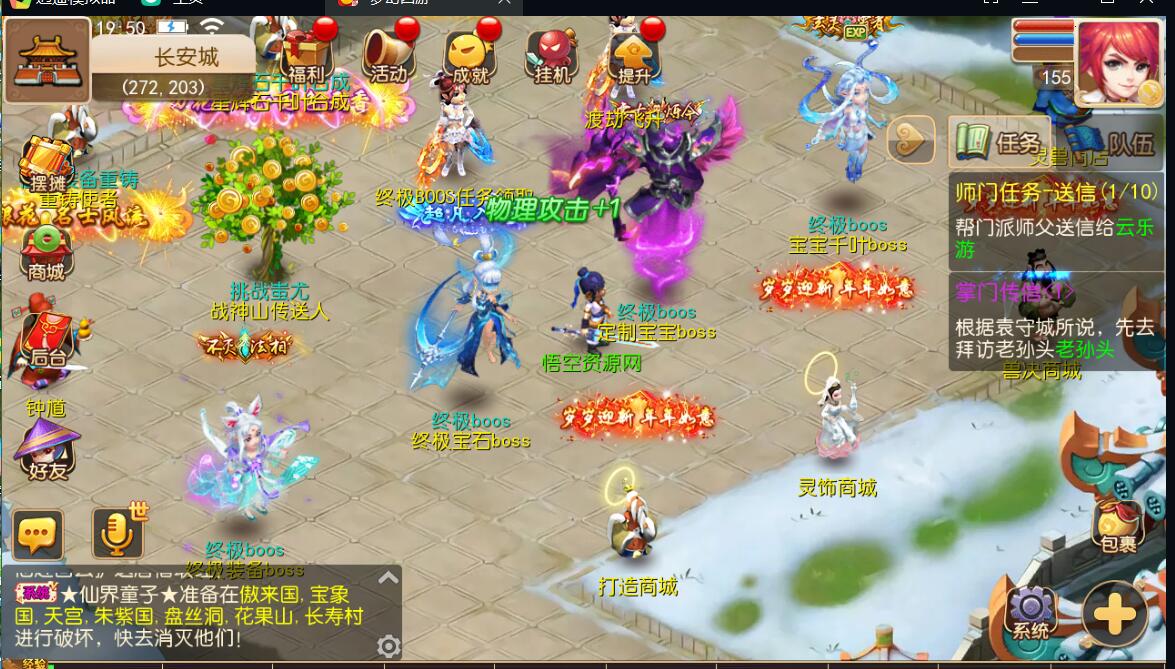The image size is (1175, 669).
Task: Open the 福利 welfare gift icon
Action: [306, 55]
